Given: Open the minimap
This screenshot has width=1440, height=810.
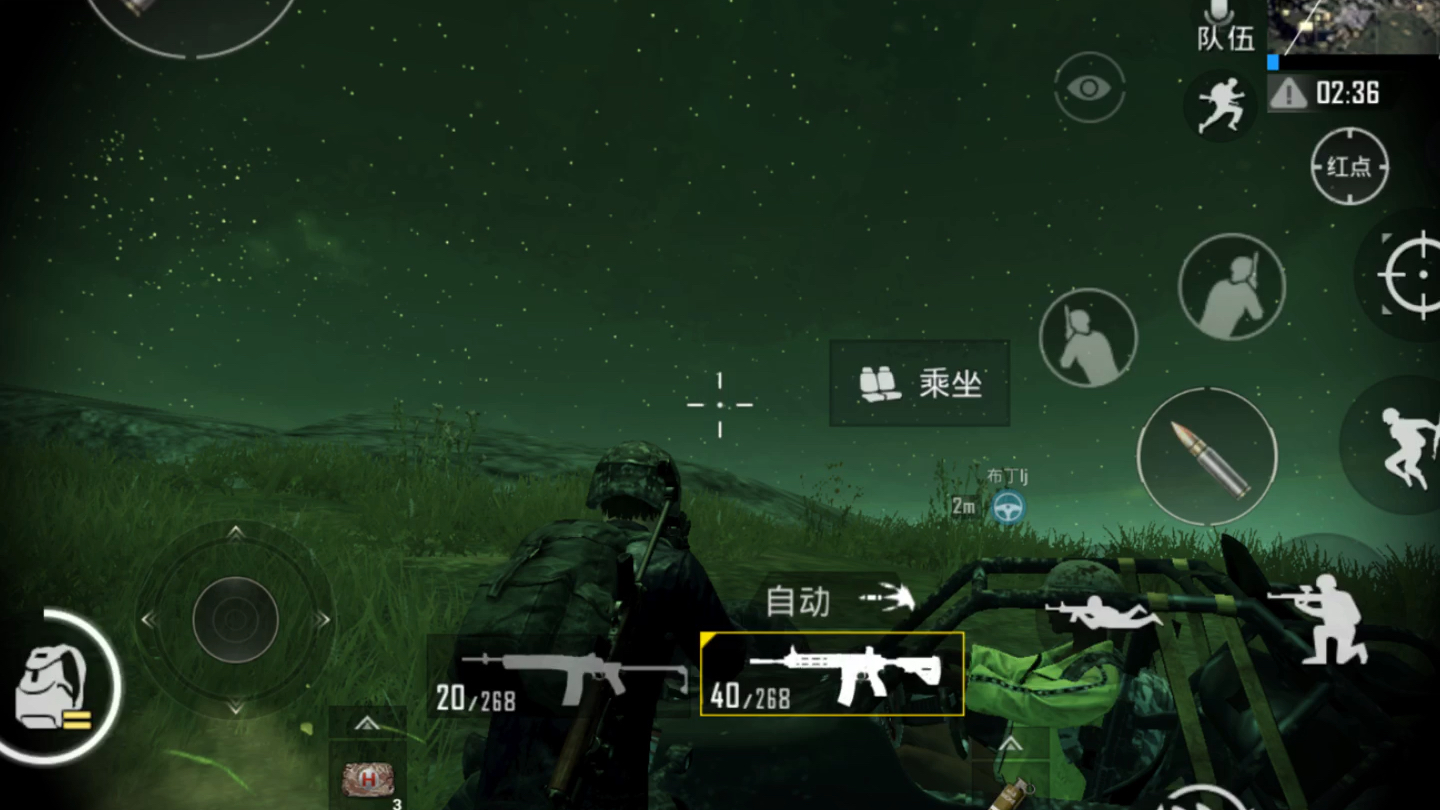Looking at the screenshot, I should coord(1353,27).
